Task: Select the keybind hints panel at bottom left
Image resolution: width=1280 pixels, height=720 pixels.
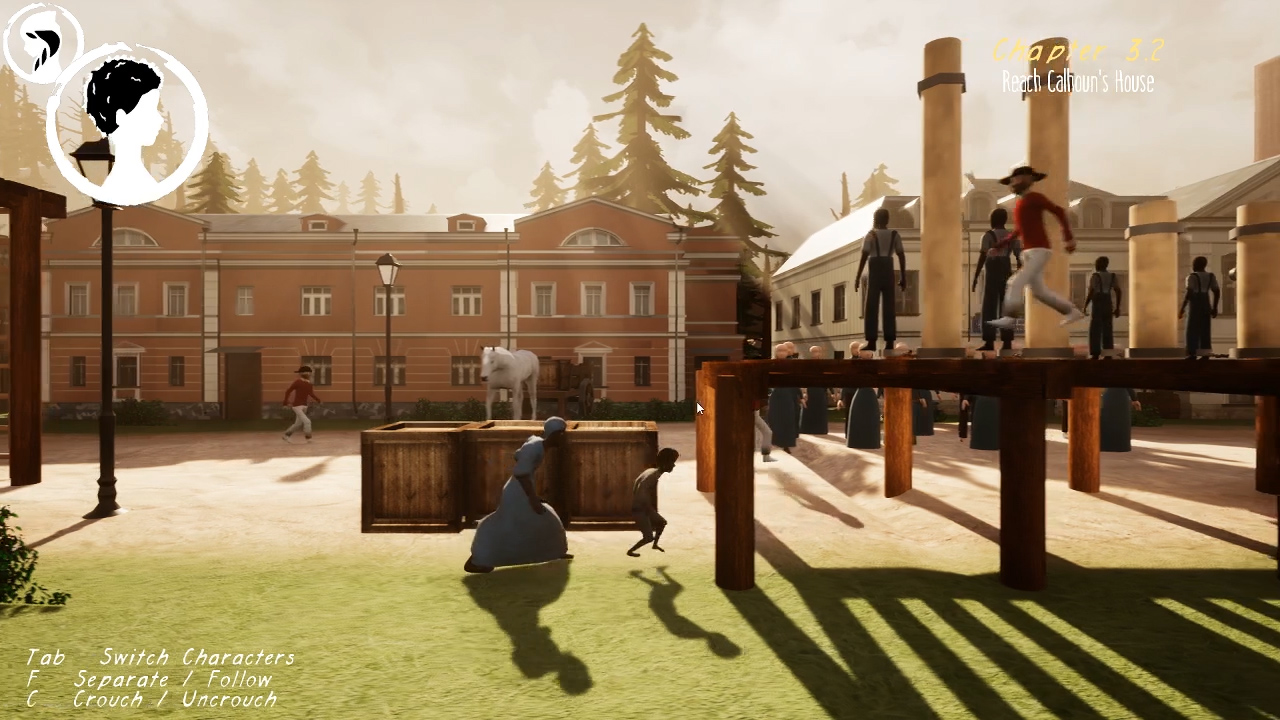Action: (x=150, y=678)
